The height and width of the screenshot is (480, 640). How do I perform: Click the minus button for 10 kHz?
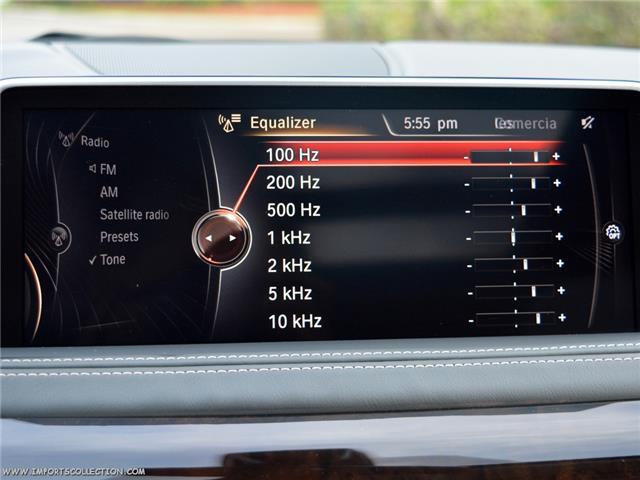pyautogui.click(x=470, y=321)
